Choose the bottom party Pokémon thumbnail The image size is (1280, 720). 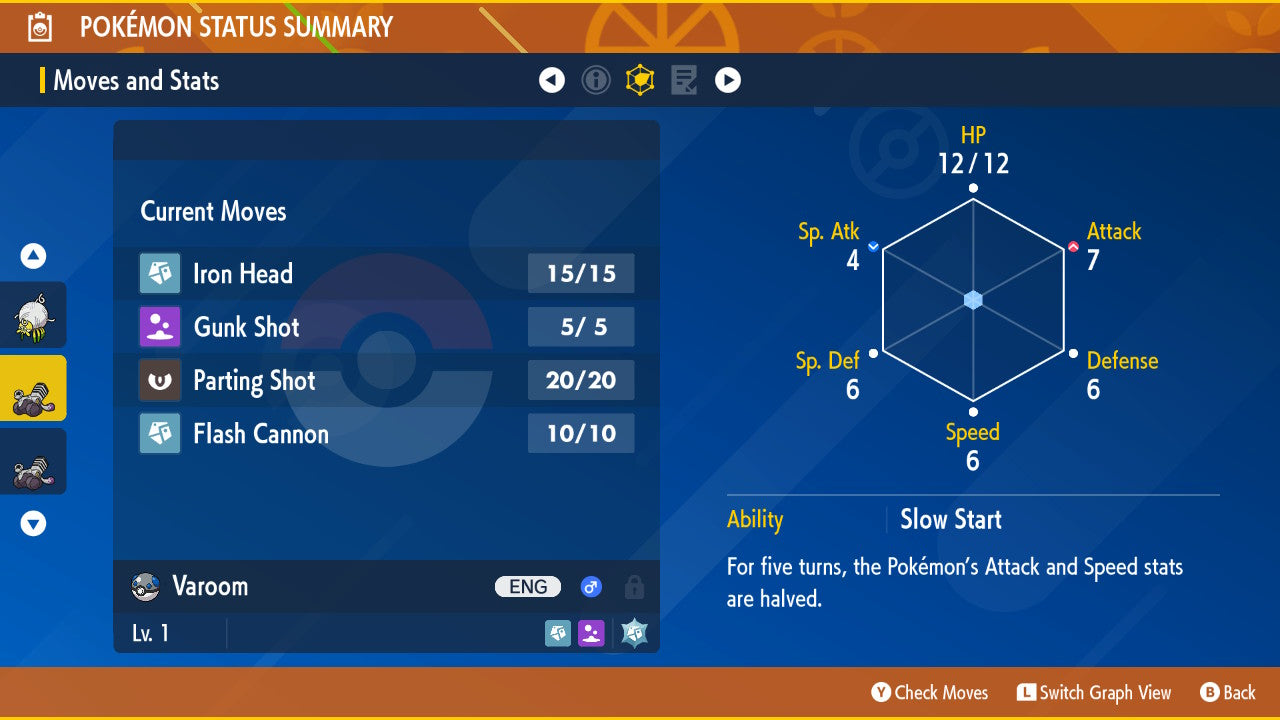pyautogui.click(x=33, y=461)
